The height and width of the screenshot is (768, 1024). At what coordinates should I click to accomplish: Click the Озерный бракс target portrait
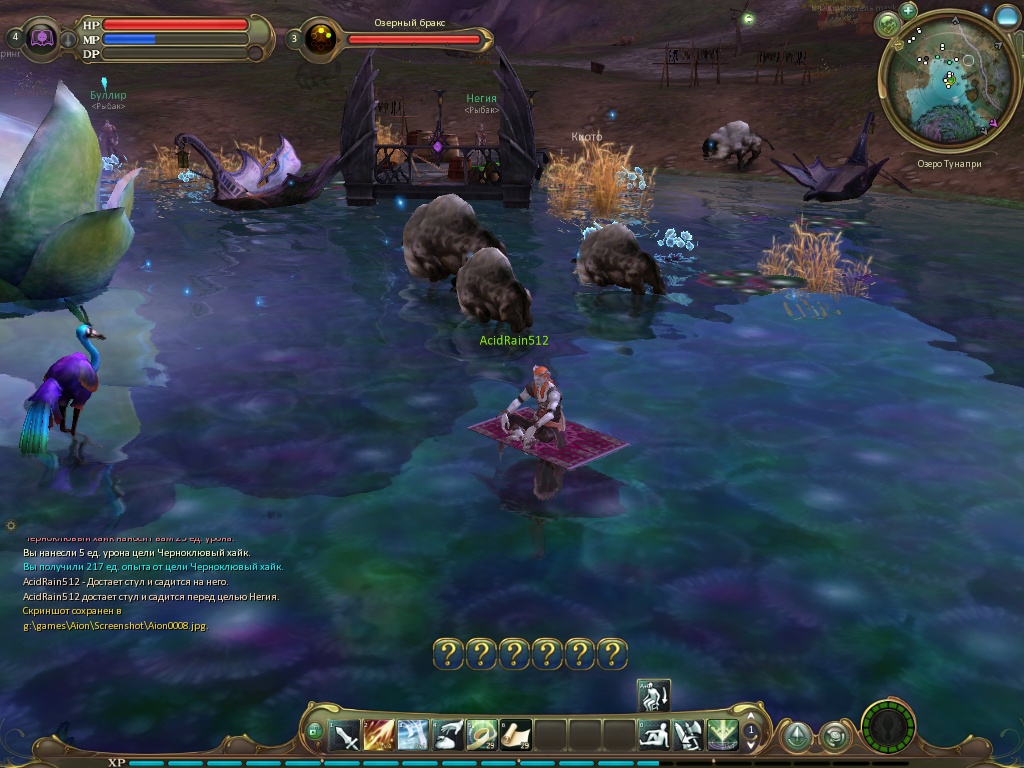[322, 39]
